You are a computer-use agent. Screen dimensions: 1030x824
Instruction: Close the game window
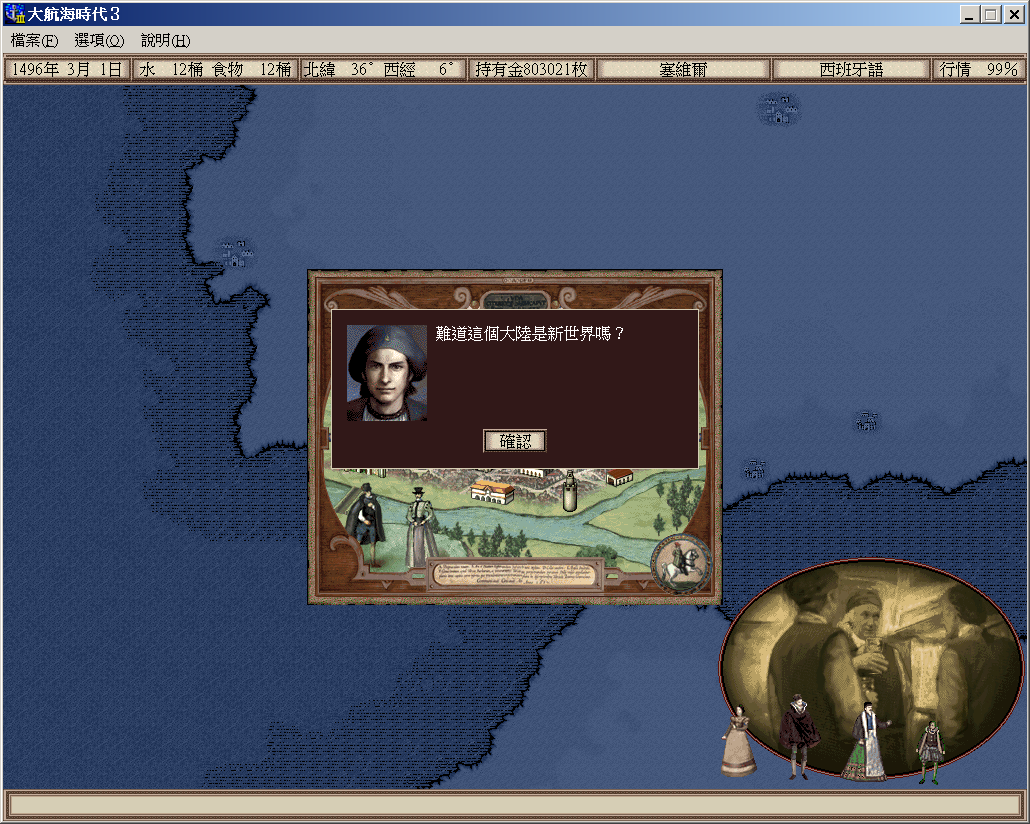[x=1013, y=15]
